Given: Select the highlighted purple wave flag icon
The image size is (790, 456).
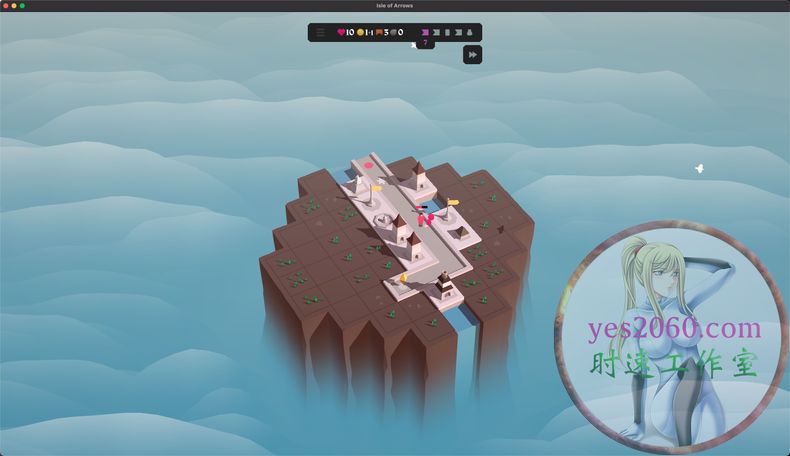Looking at the screenshot, I should (425, 32).
